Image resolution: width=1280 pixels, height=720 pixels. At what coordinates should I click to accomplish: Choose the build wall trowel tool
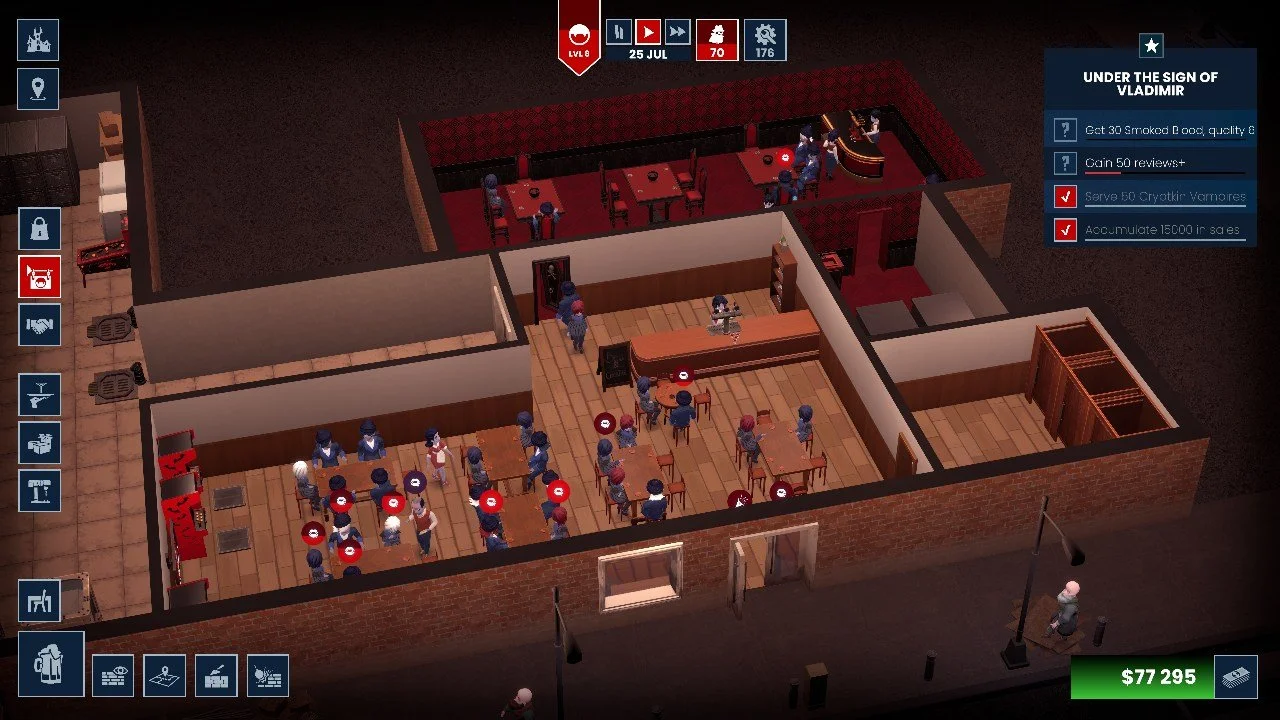(216, 676)
